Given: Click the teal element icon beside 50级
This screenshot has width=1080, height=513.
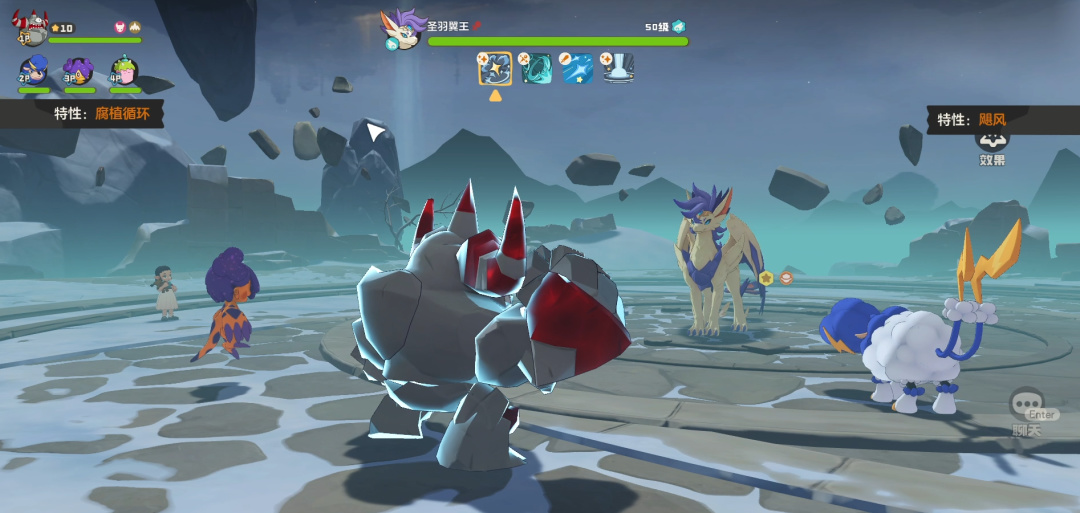Looking at the screenshot, I should (x=679, y=26).
